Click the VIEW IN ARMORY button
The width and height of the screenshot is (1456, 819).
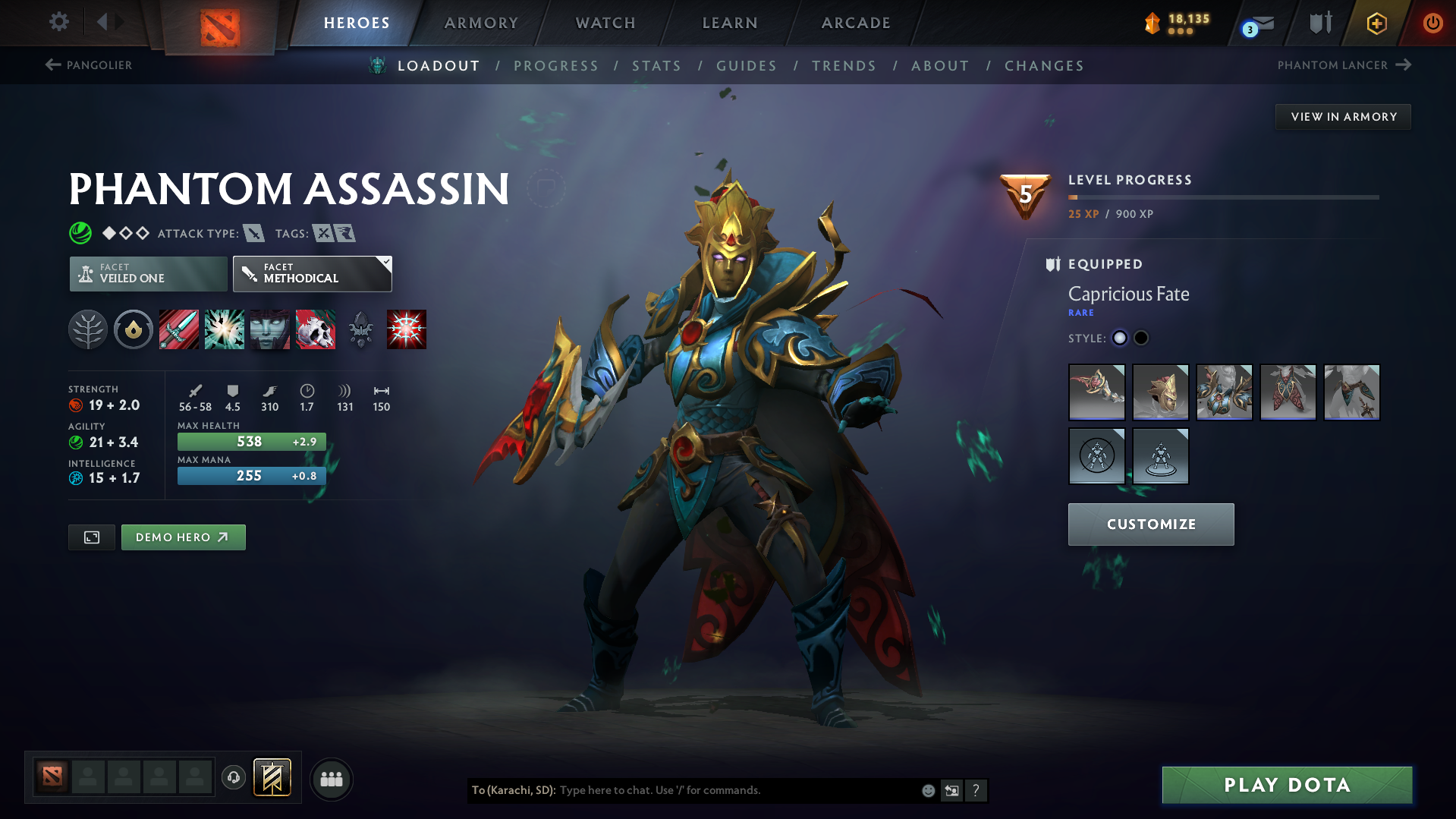(x=1342, y=116)
